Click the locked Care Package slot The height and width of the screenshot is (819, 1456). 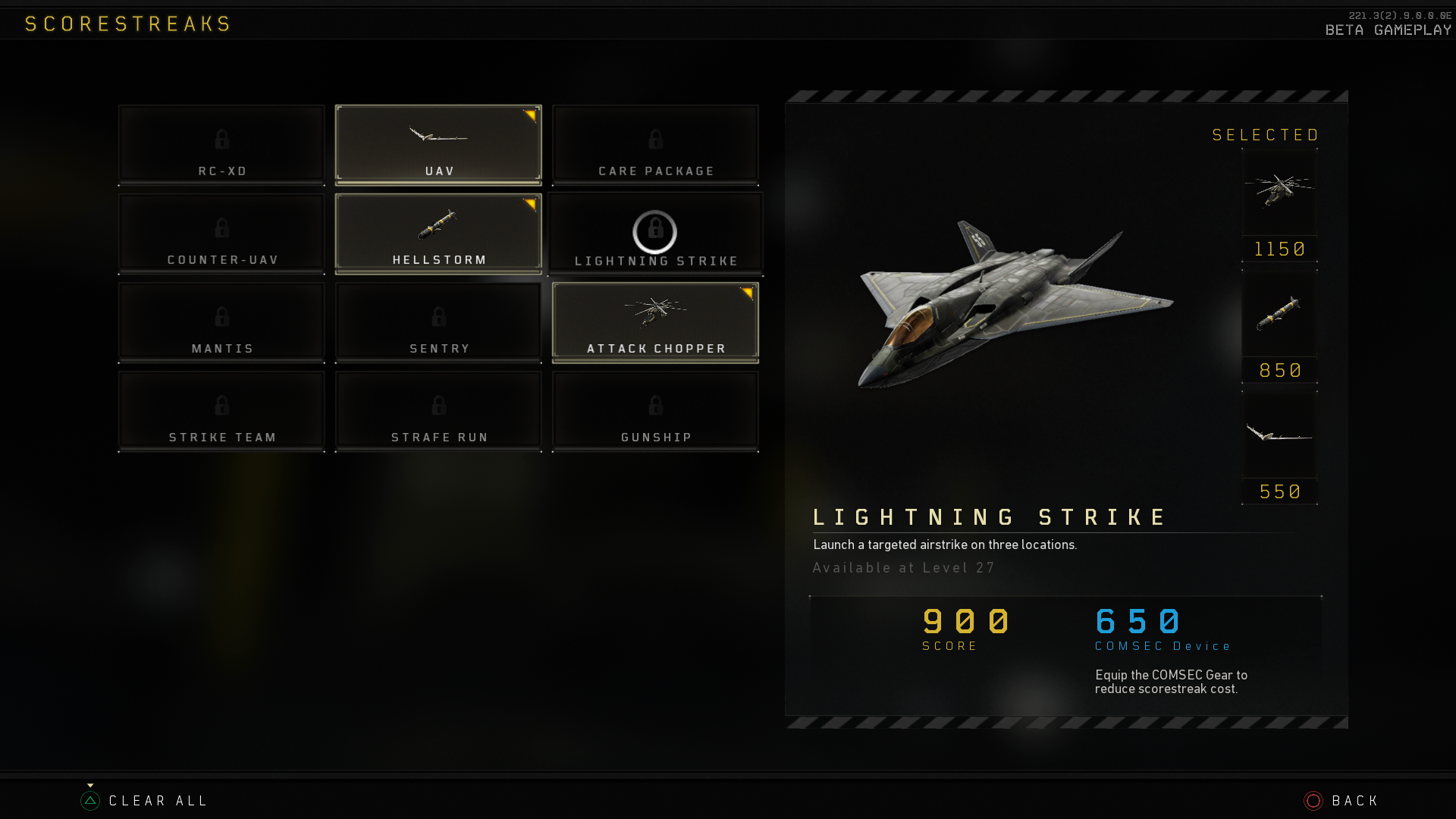655,144
